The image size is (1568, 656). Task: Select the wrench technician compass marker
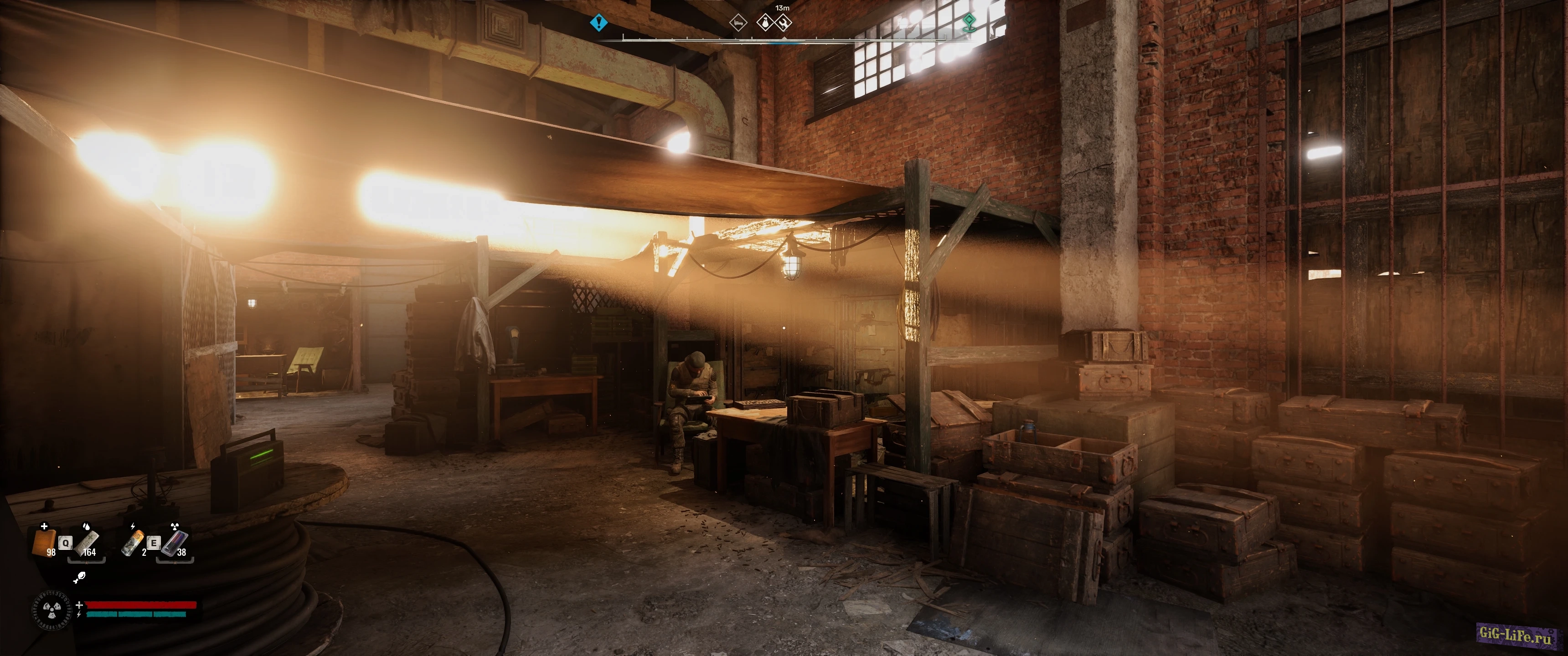click(784, 23)
